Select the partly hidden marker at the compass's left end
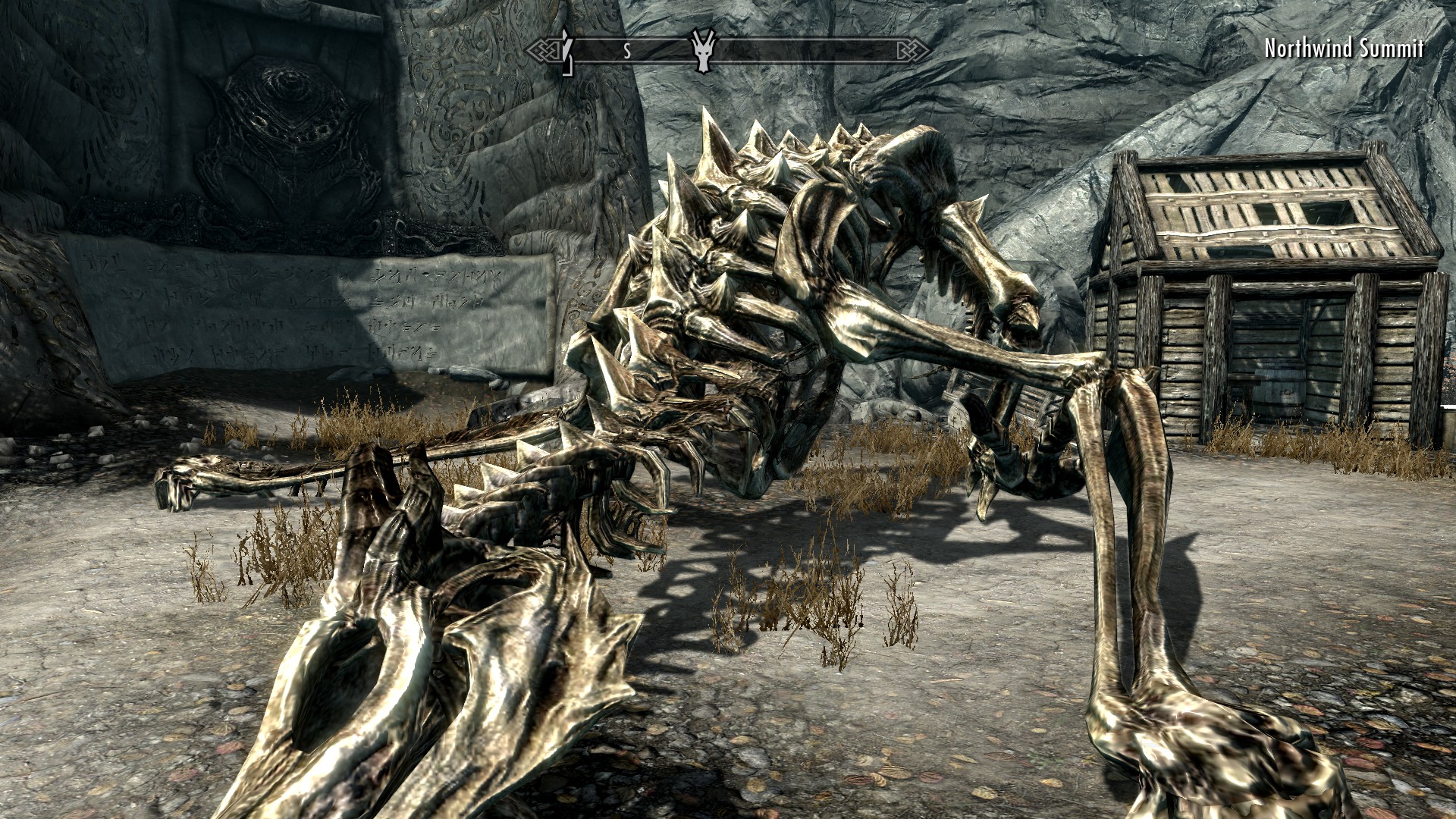1456x819 pixels. (564, 52)
